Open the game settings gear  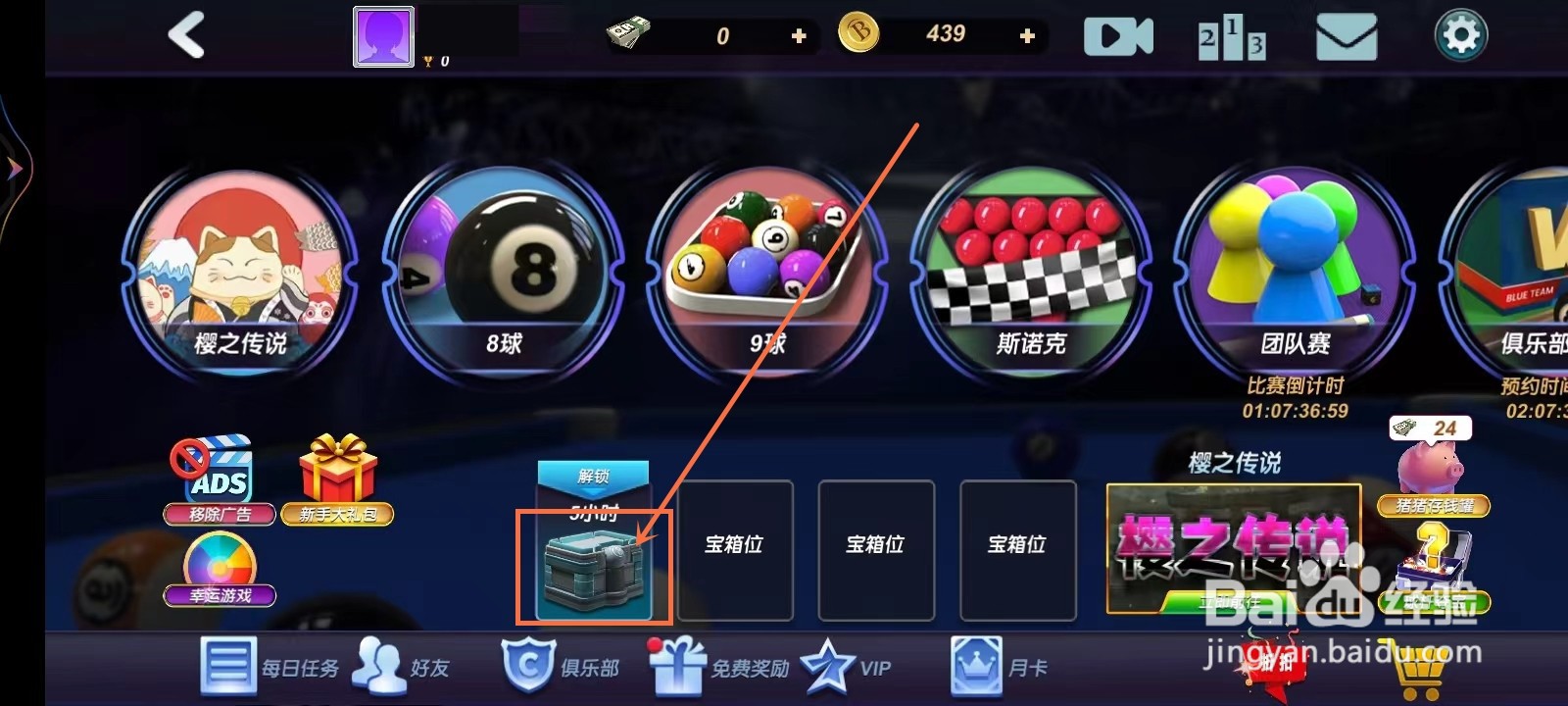click(x=1459, y=35)
